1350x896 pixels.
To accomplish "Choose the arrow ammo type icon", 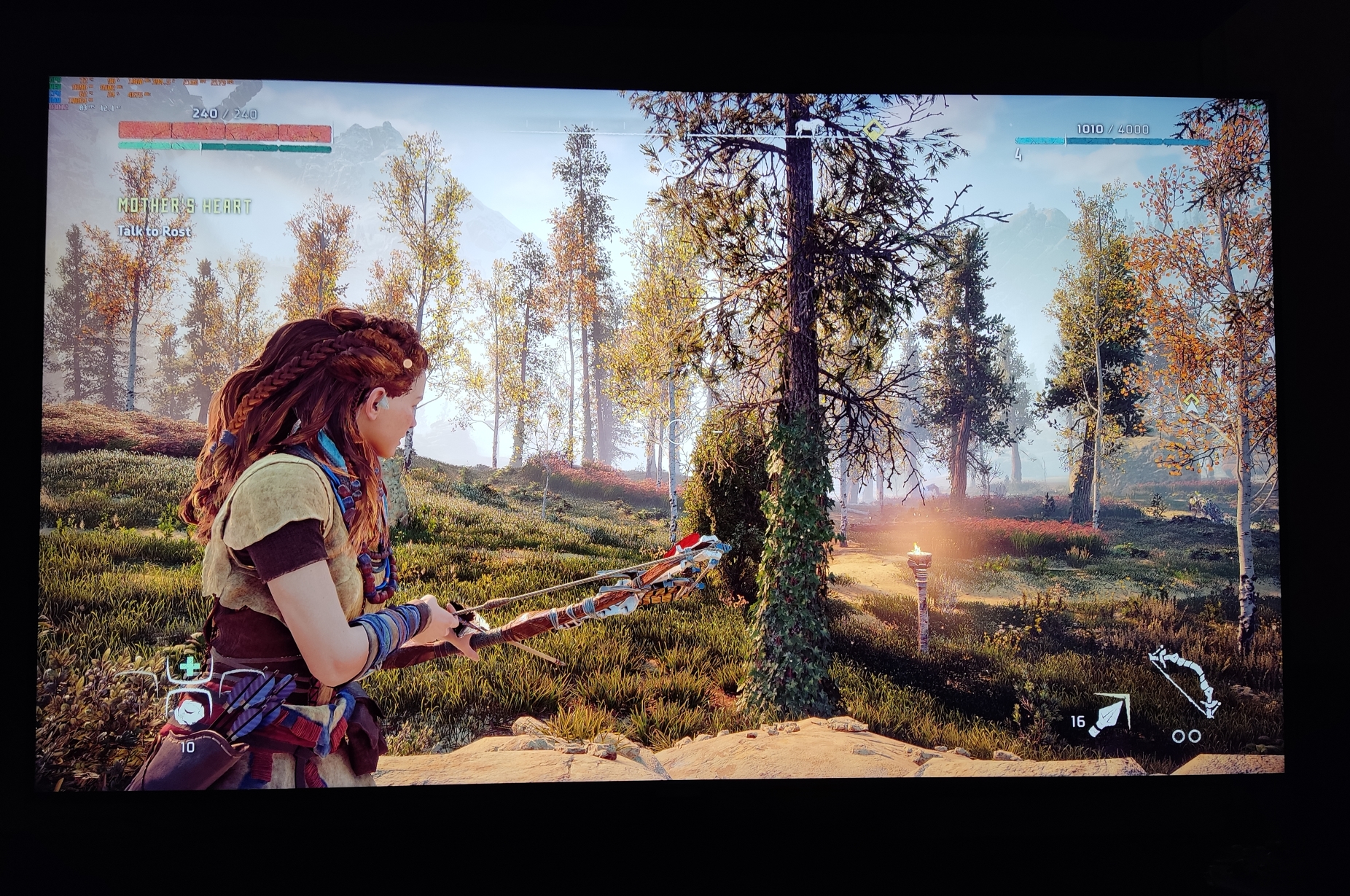I will click(x=1109, y=716).
